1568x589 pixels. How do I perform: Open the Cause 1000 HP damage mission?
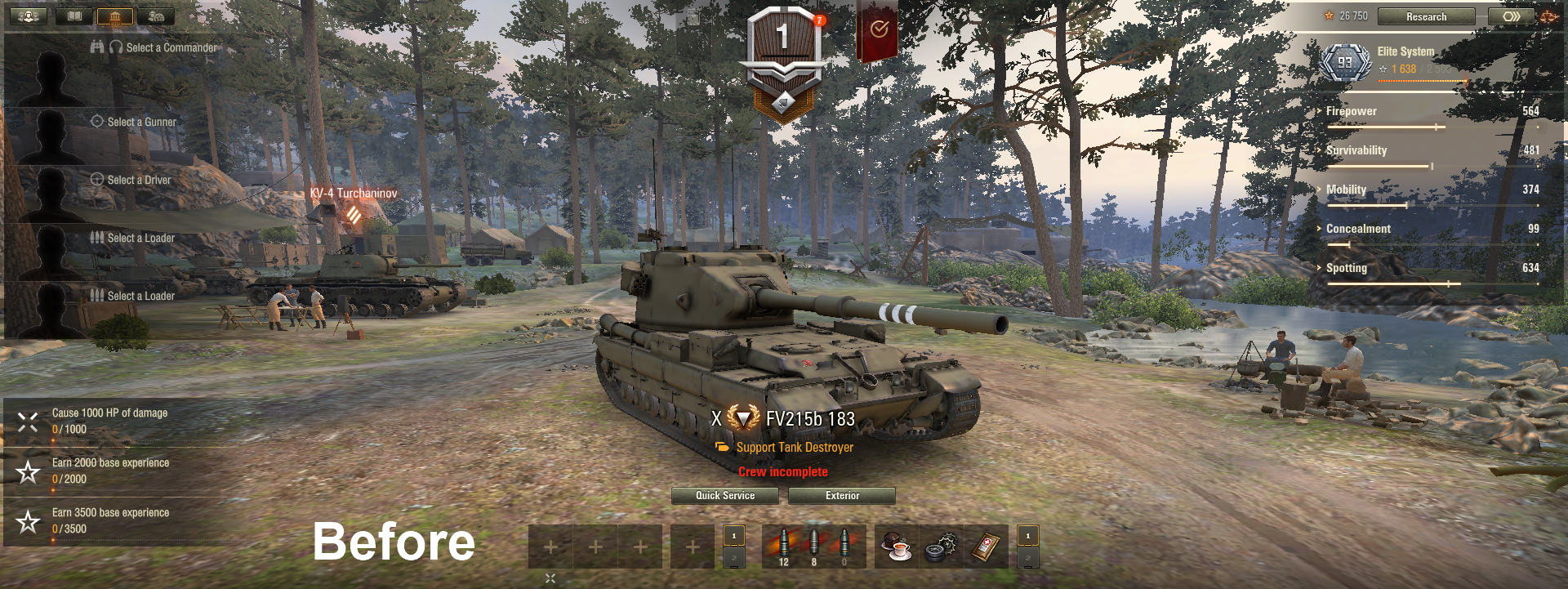tap(109, 421)
